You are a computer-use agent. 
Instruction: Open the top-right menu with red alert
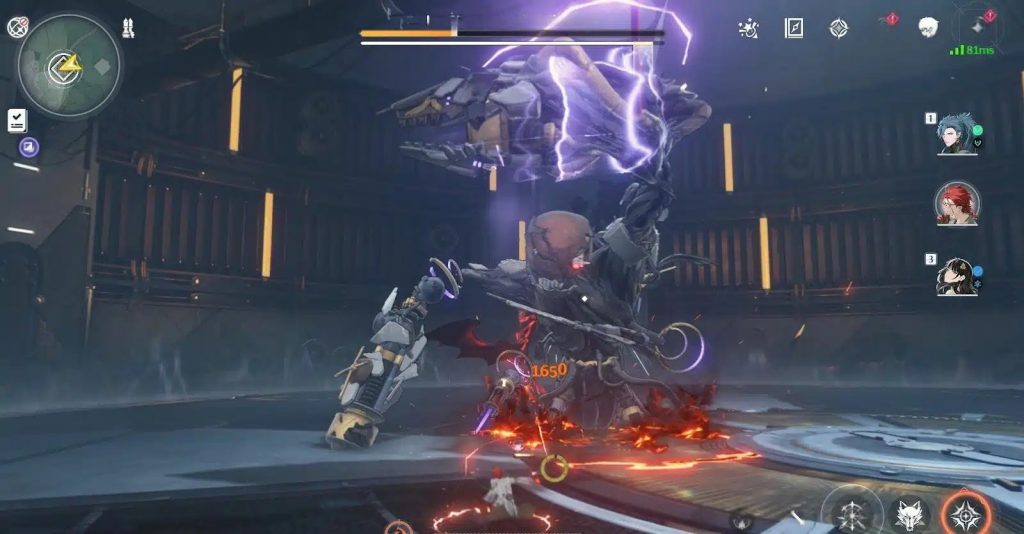tap(973, 24)
